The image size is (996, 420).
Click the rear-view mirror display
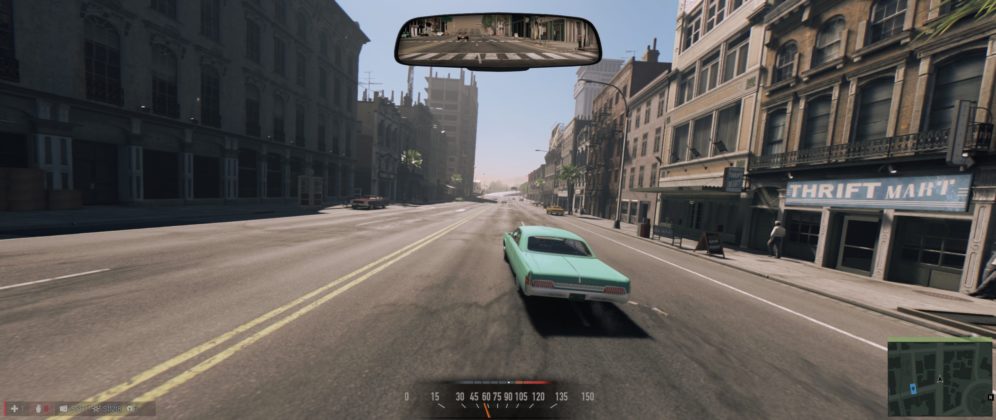click(x=497, y=40)
